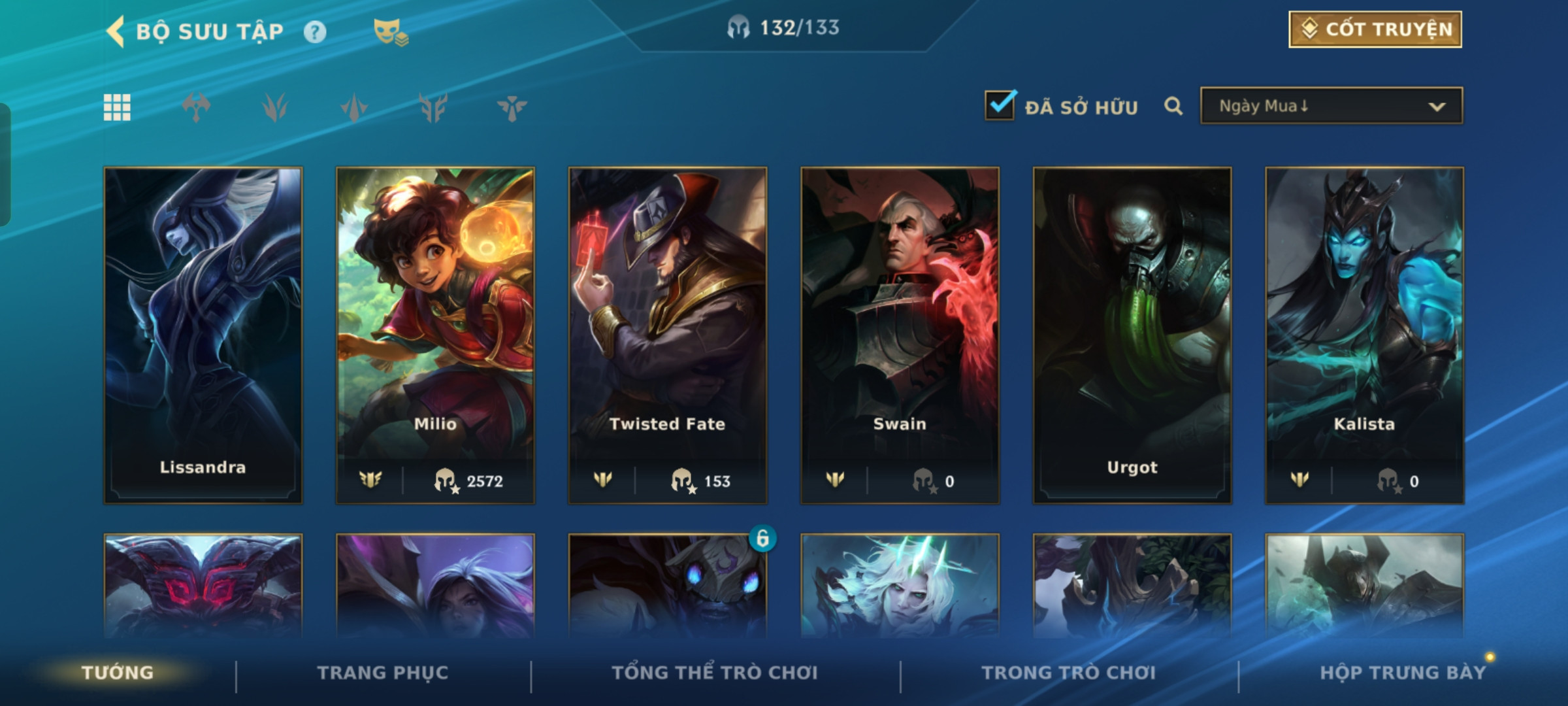This screenshot has width=1568, height=706.
Task: Choose the Milio champion card
Action: tap(435, 335)
